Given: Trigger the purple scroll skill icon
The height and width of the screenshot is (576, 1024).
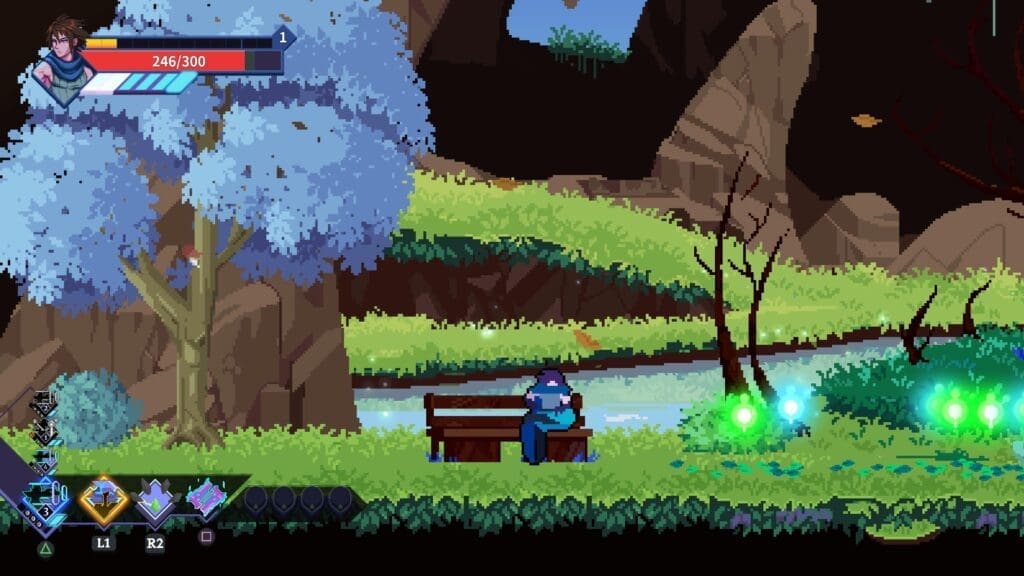Looking at the screenshot, I should 207,497.
